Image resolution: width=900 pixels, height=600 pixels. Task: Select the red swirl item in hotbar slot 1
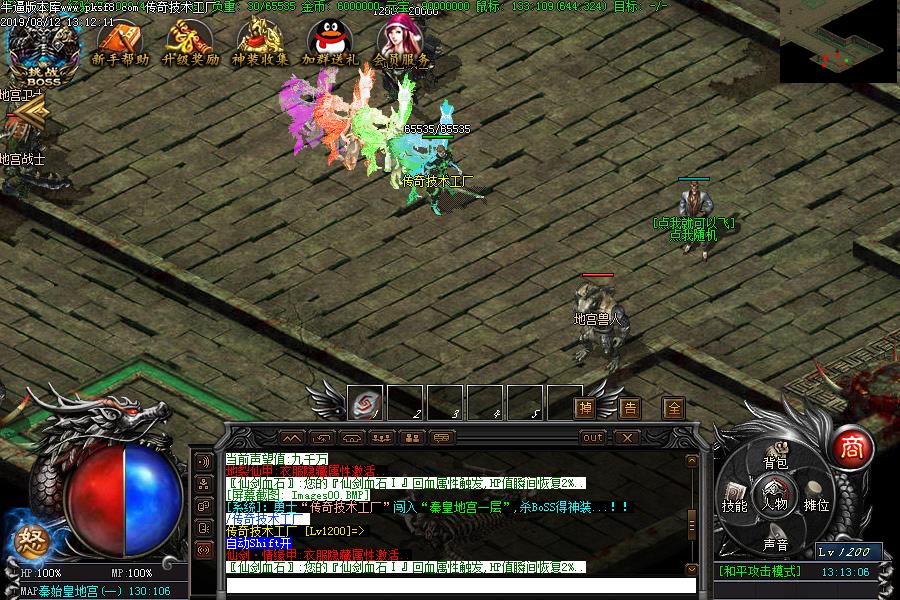pyautogui.click(x=367, y=405)
